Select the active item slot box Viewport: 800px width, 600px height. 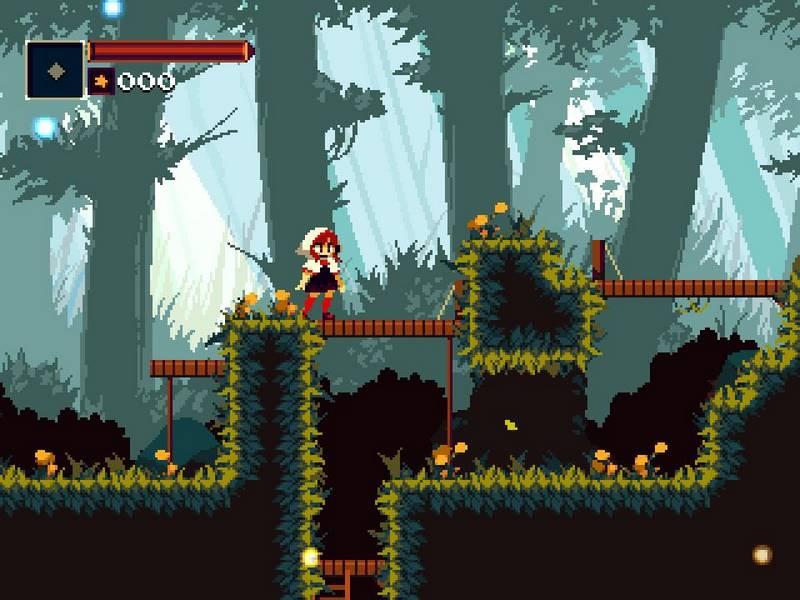tap(56, 69)
